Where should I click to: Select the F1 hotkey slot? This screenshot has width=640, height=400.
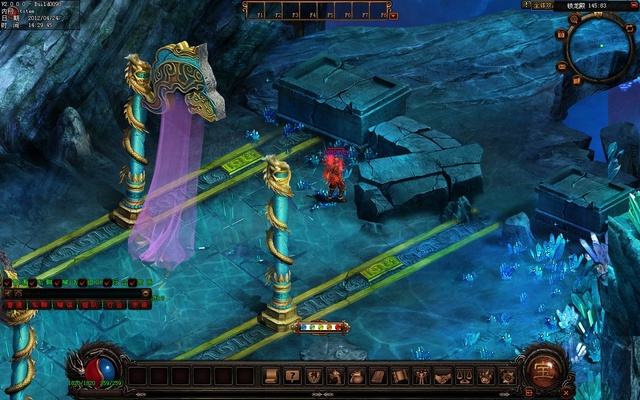coord(259,10)
